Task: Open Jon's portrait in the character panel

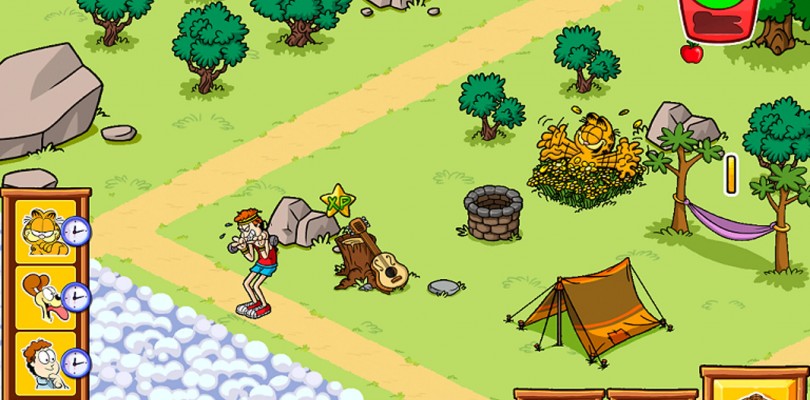Action: pos(40,358)
